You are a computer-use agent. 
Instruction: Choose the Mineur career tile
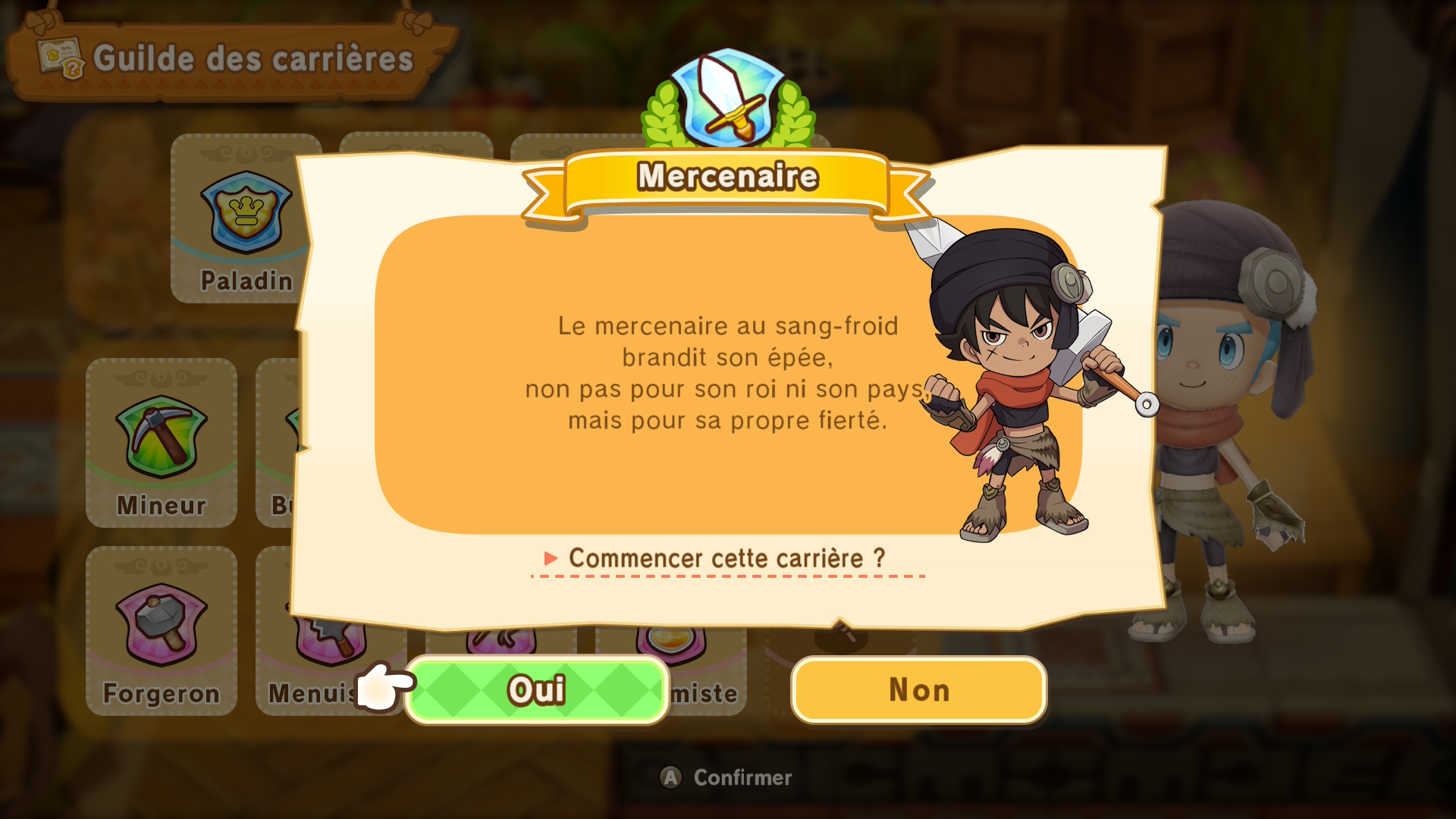tap(162, 444)
